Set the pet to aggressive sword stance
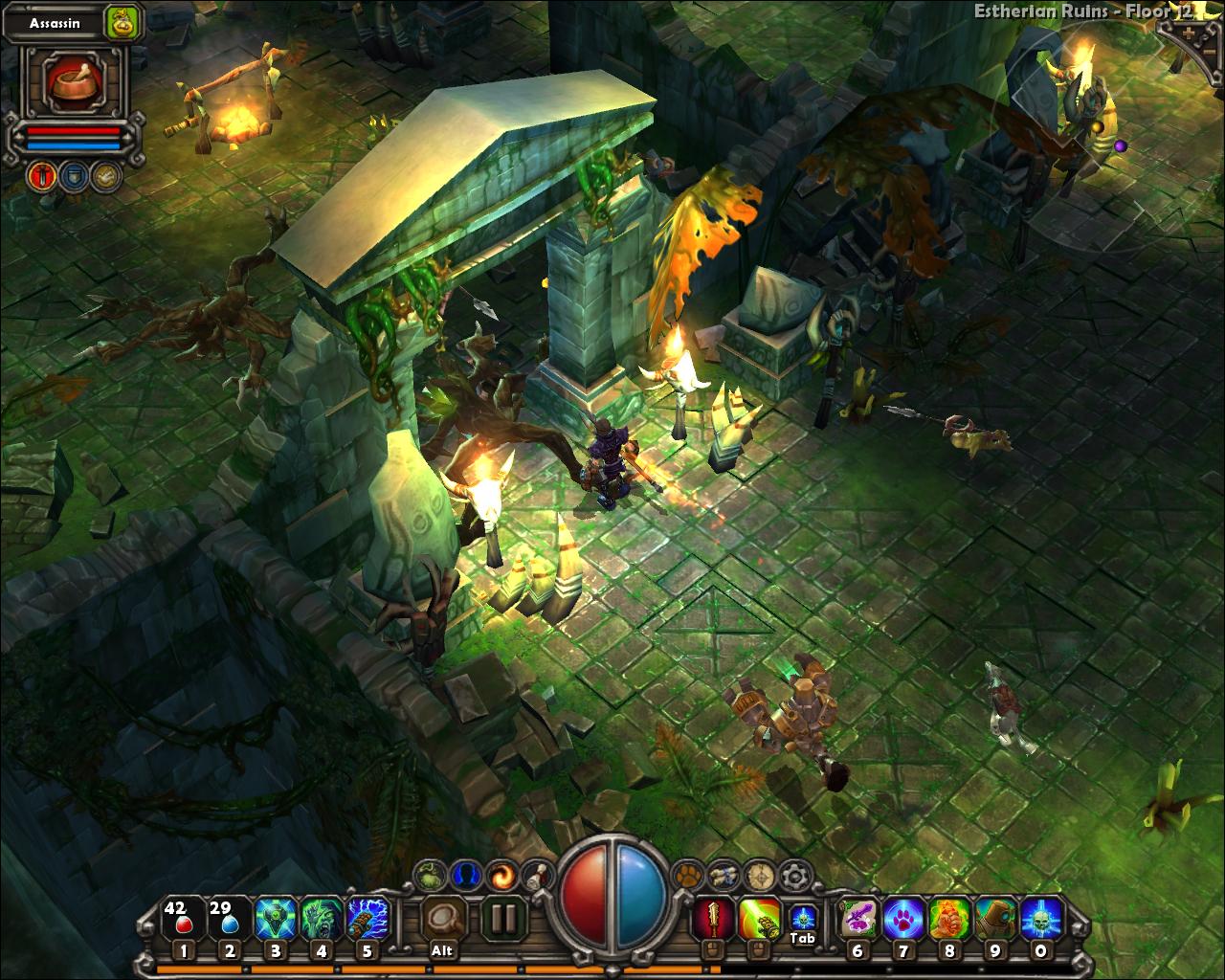This screenshot has width=1225, height=980. [41, 176]
